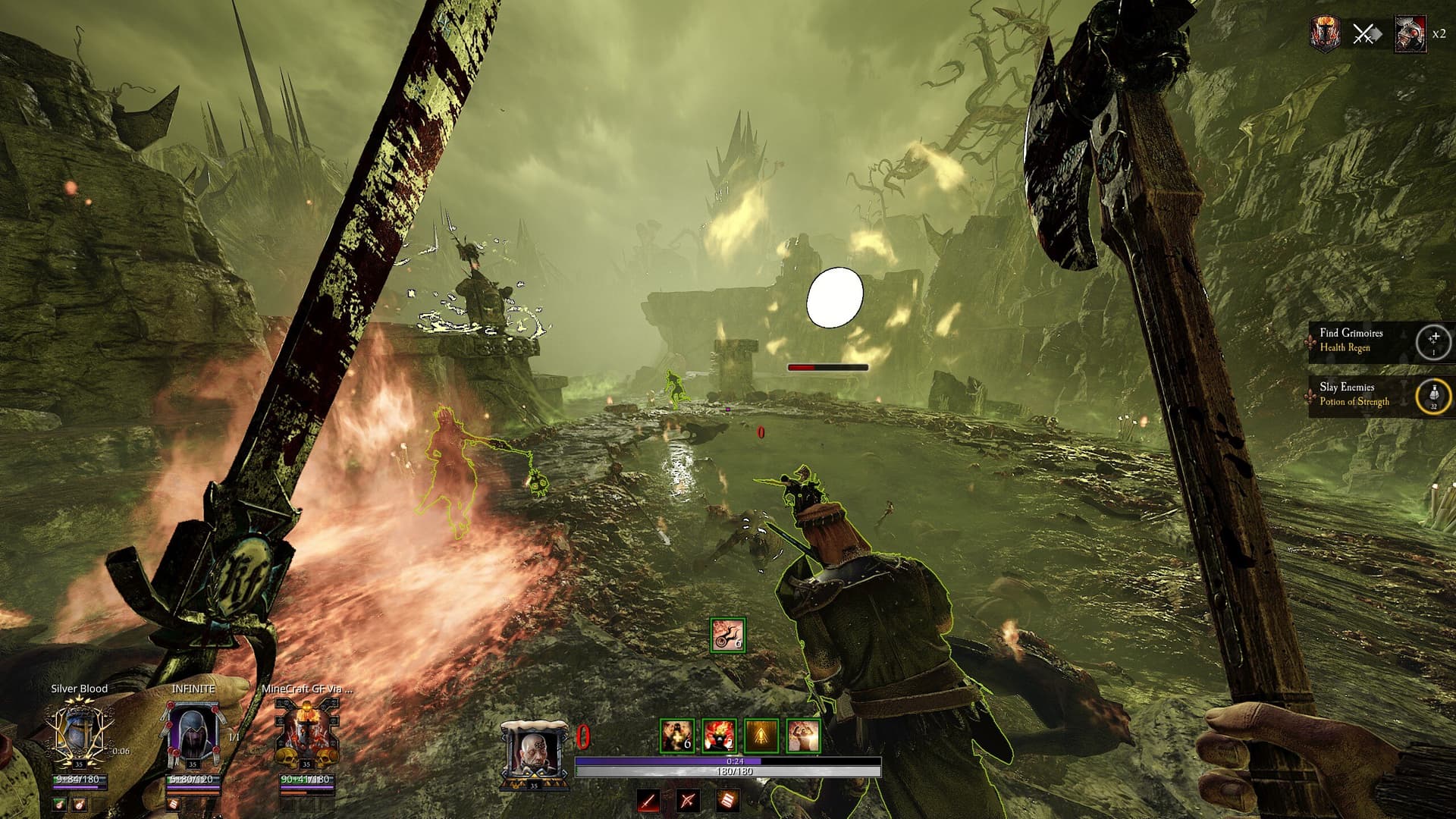Click the killer's flaming helmet icon in kill feed
This screenshot has width=1456, height=819.
click(1325, 33)
